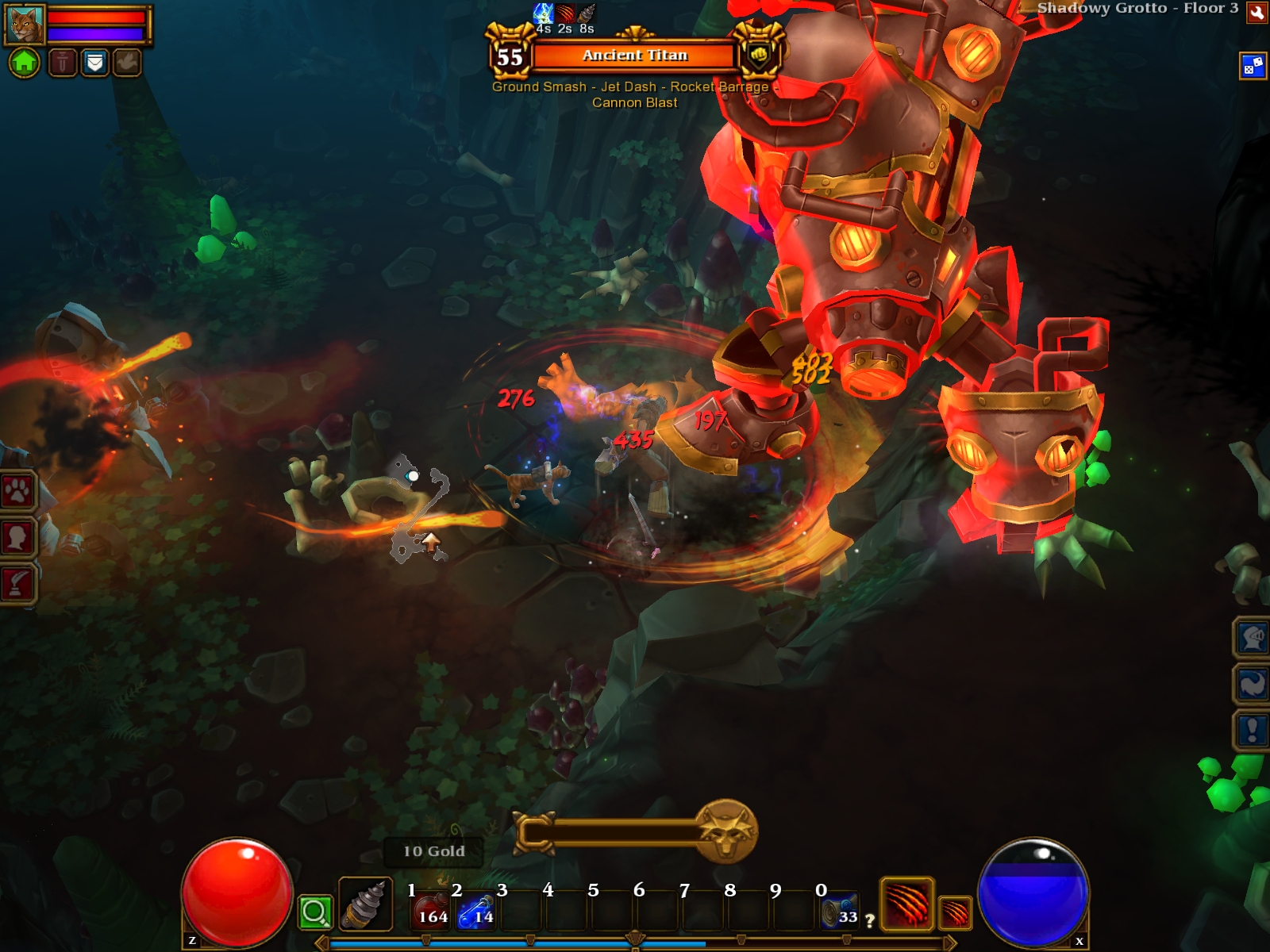This screenshot has width=1270, height=952.
Task: Select the drill item slot
Action: 365,904
